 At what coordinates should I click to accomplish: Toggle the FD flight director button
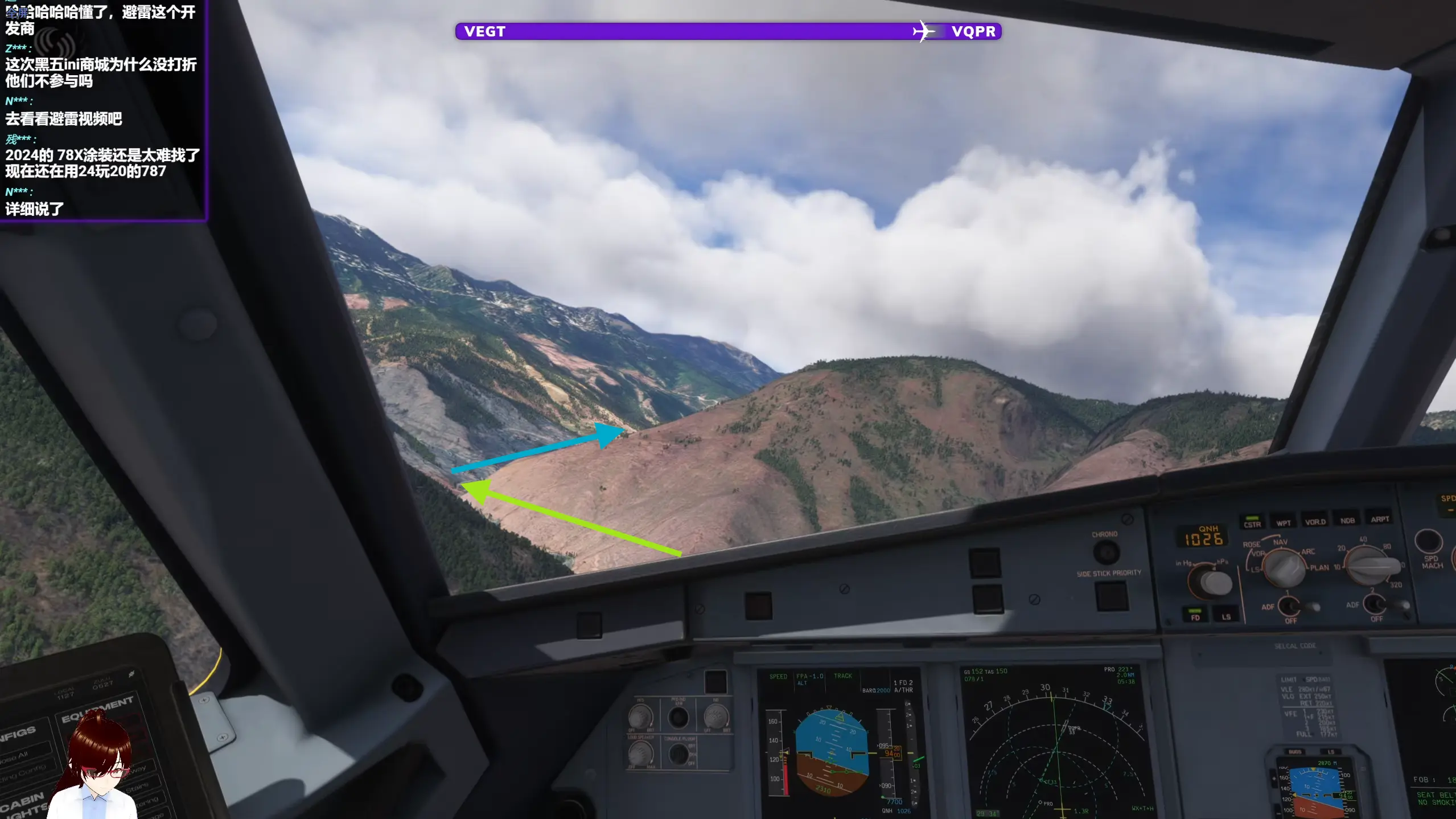point(1195,616)
